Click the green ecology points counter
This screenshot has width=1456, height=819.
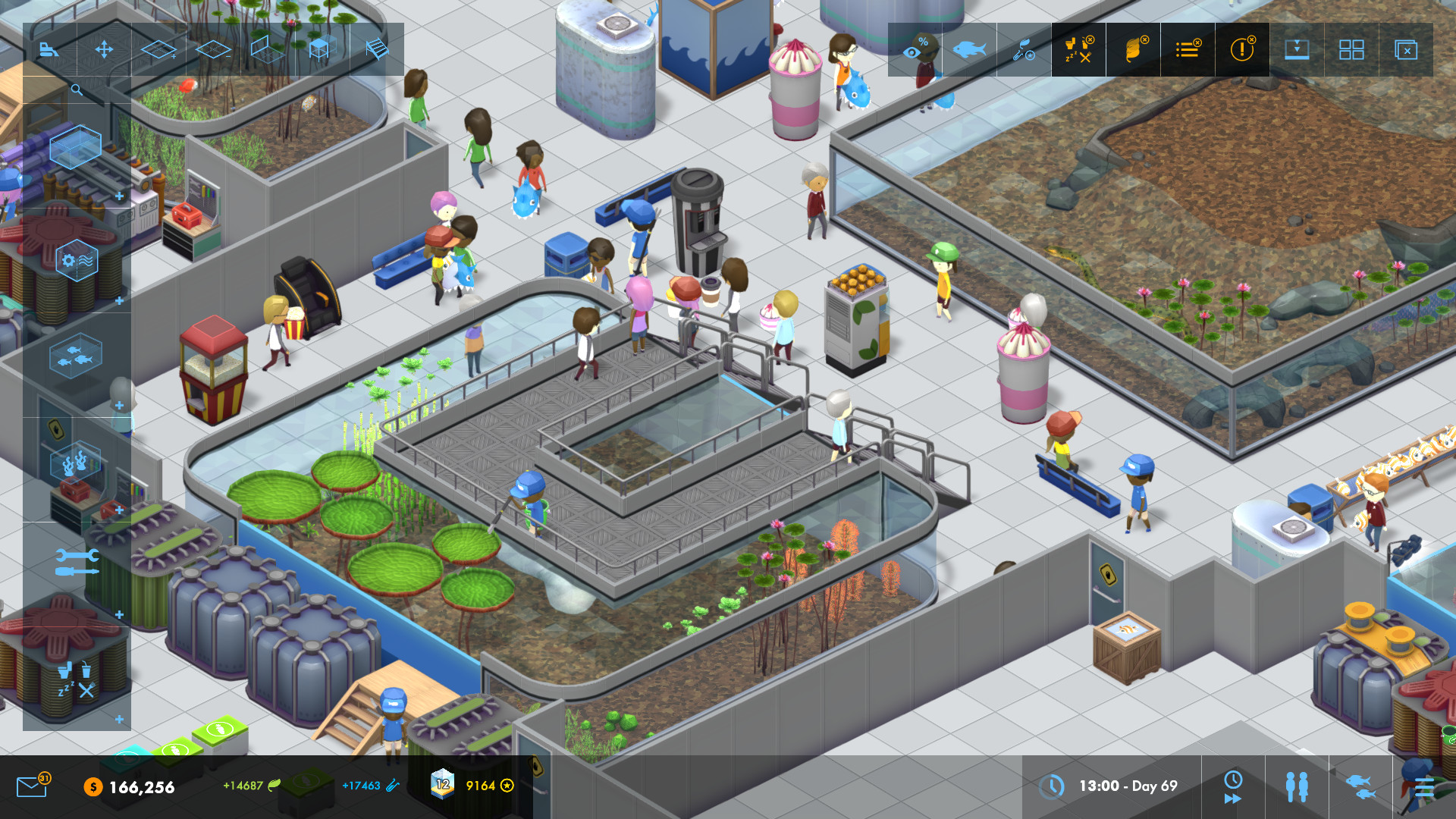[x=243, y=786]
